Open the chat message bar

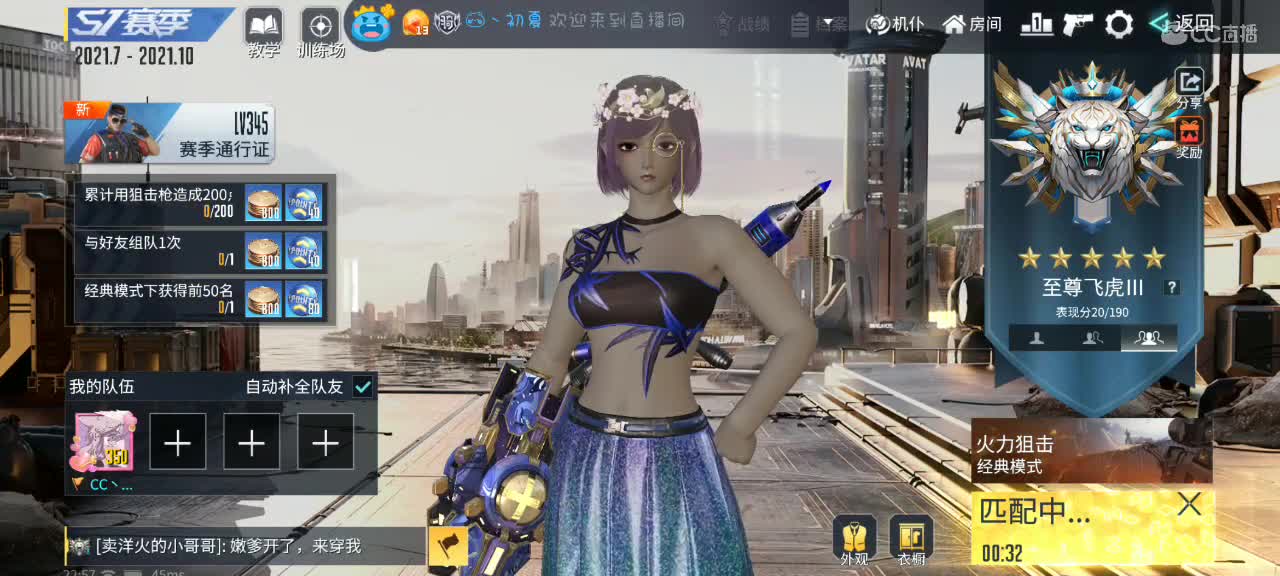pos(245,546)
